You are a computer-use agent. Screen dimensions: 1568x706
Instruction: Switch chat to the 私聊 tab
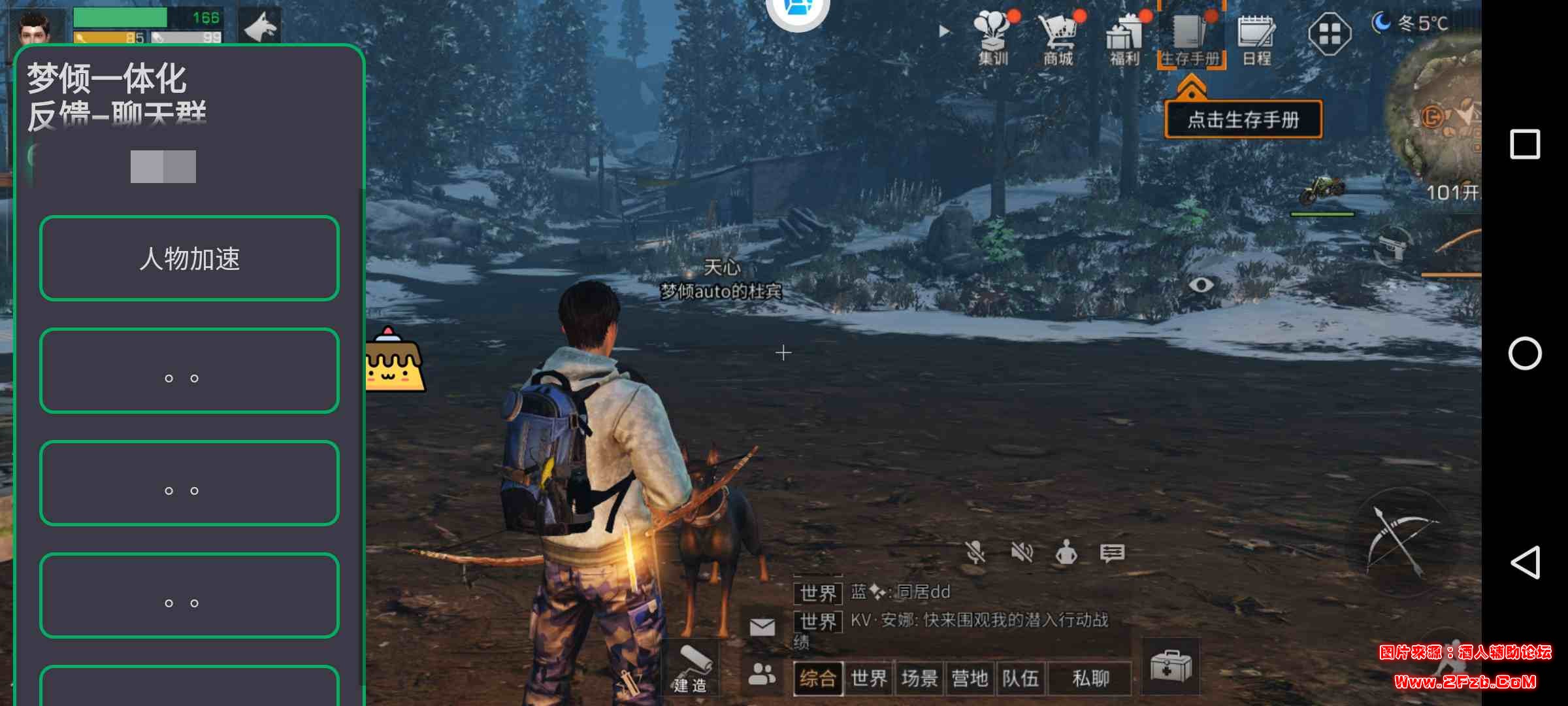(1090, 679)
